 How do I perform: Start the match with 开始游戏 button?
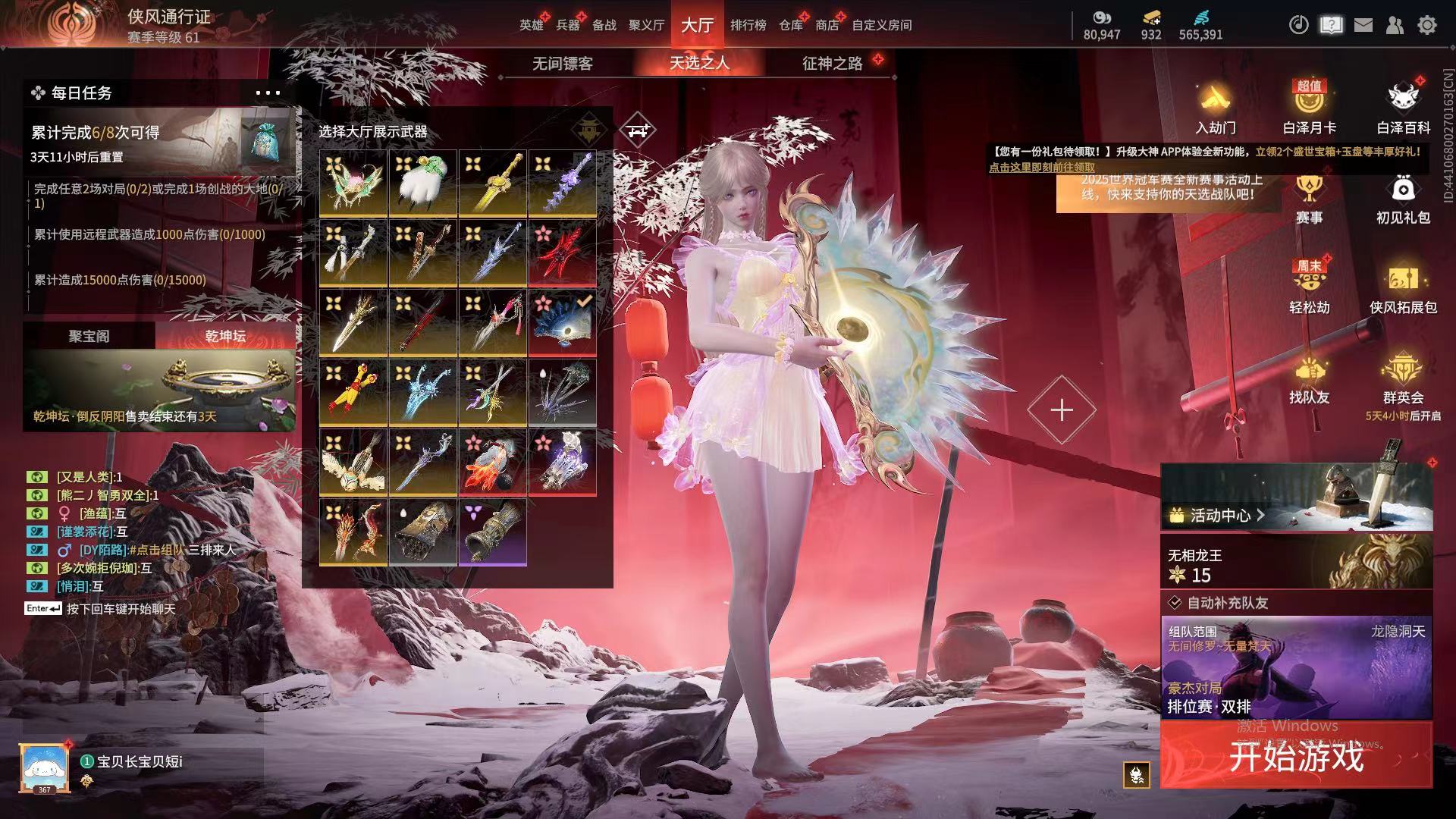pyautogui.click(x=1296, y=756)
